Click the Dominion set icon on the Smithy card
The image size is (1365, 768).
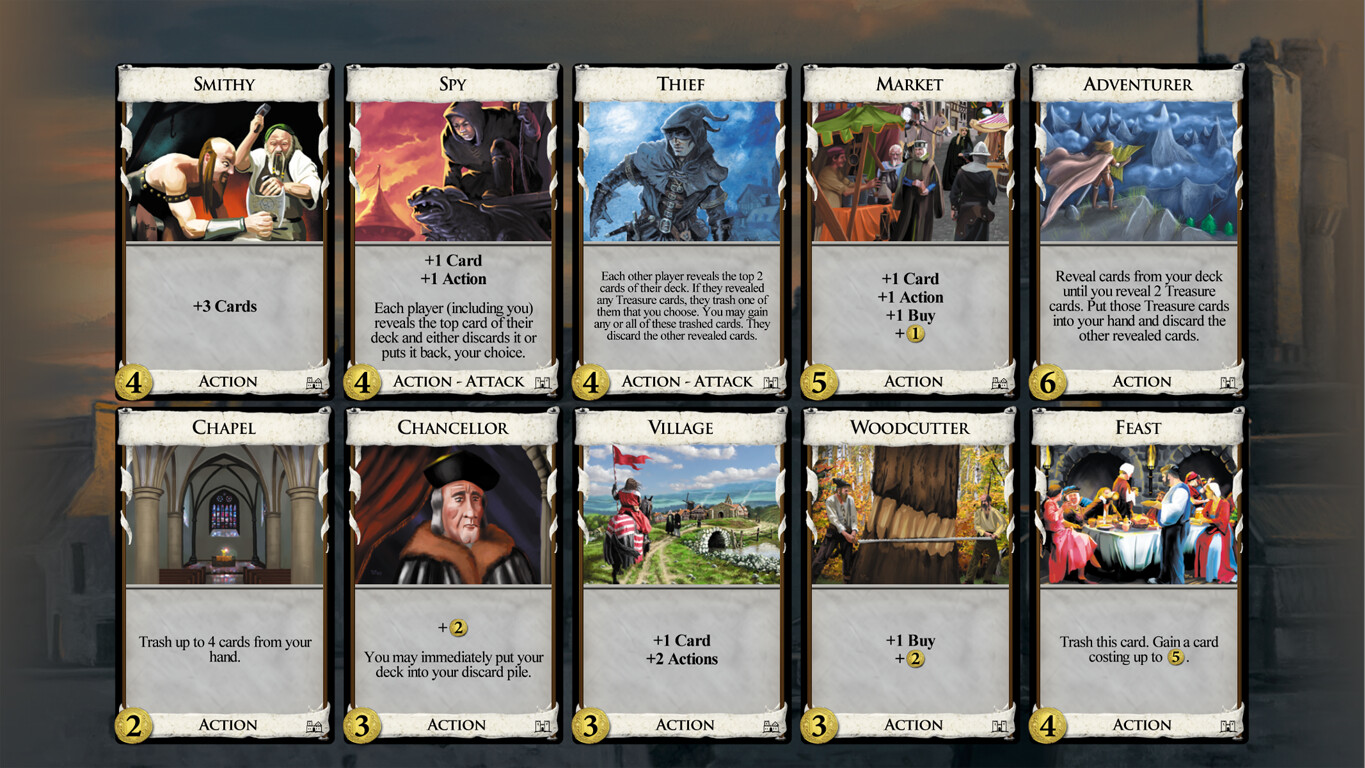(315, 381)
